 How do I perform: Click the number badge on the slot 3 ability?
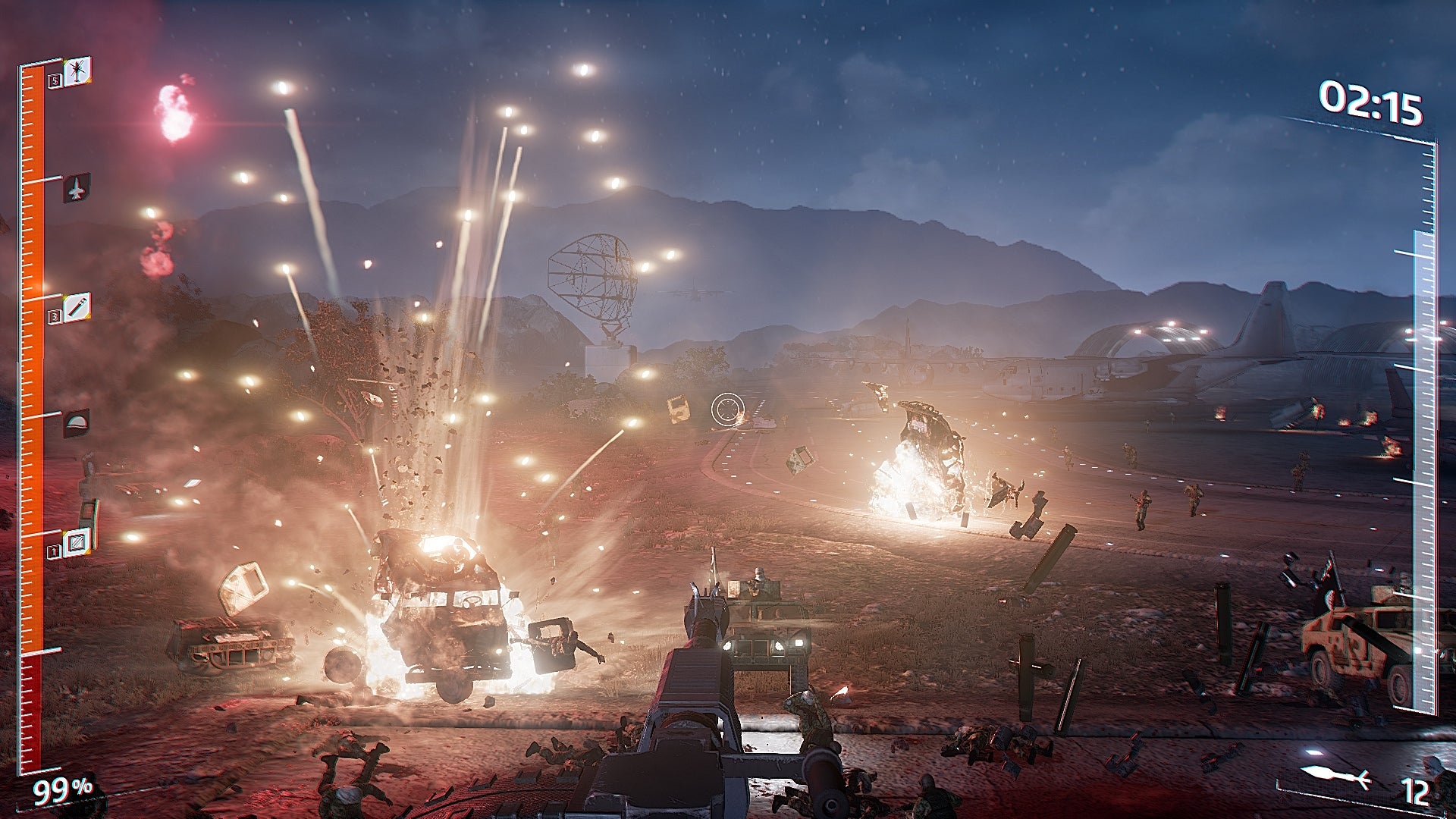coord(52,318)
